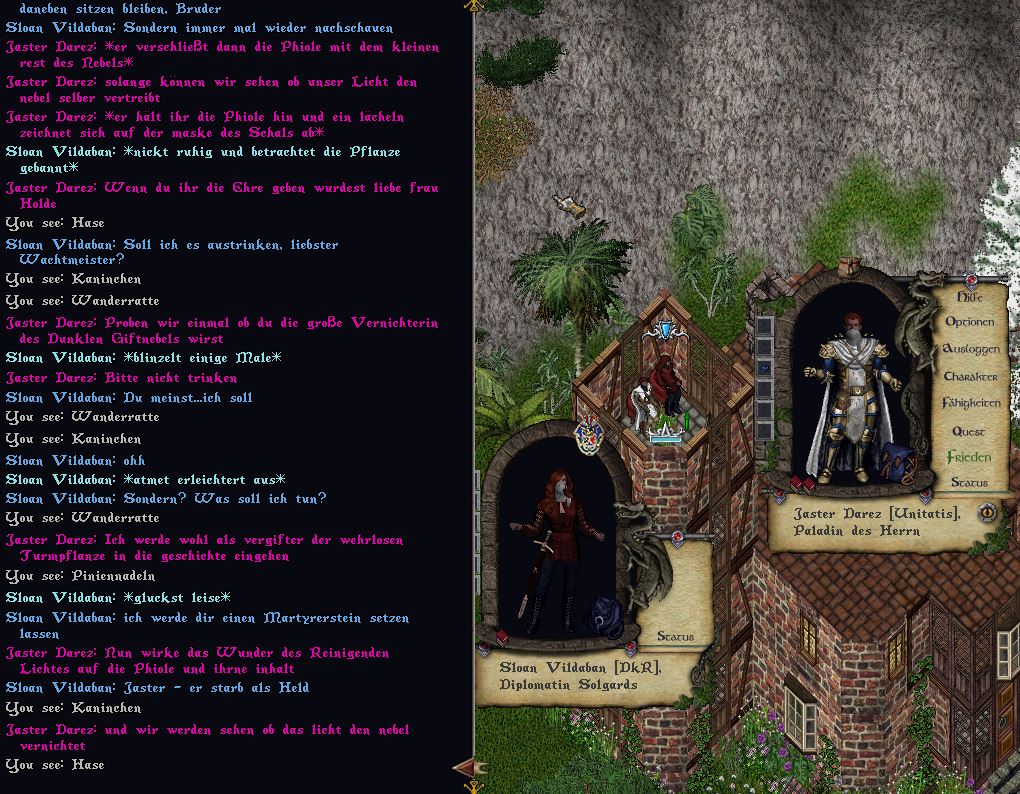Open Sloan Vildaban's dark backpack

(610, 613)
